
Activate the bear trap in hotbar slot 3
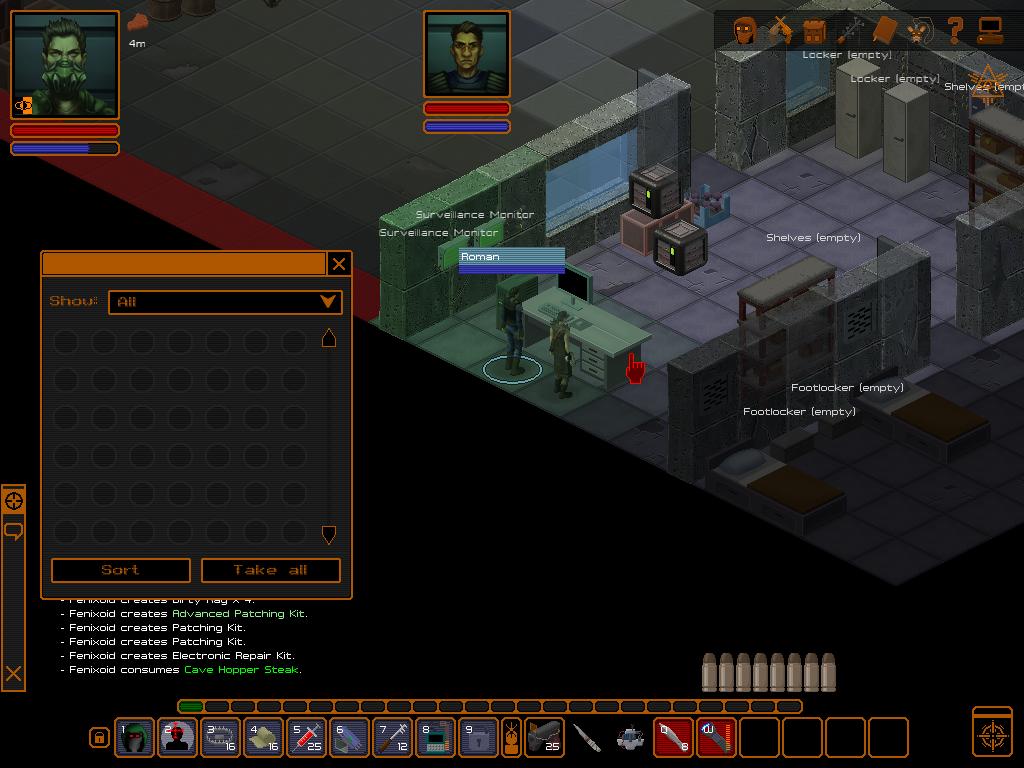pyautogui.click(x=220, y=738)
